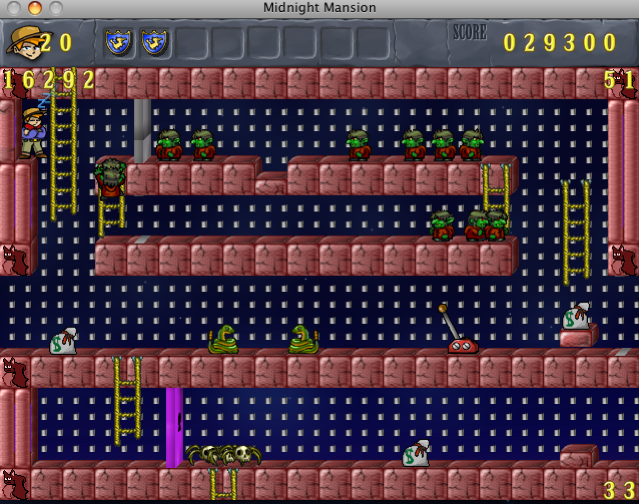
Task: Close the Midnight Mansion window
Action: 14,8
